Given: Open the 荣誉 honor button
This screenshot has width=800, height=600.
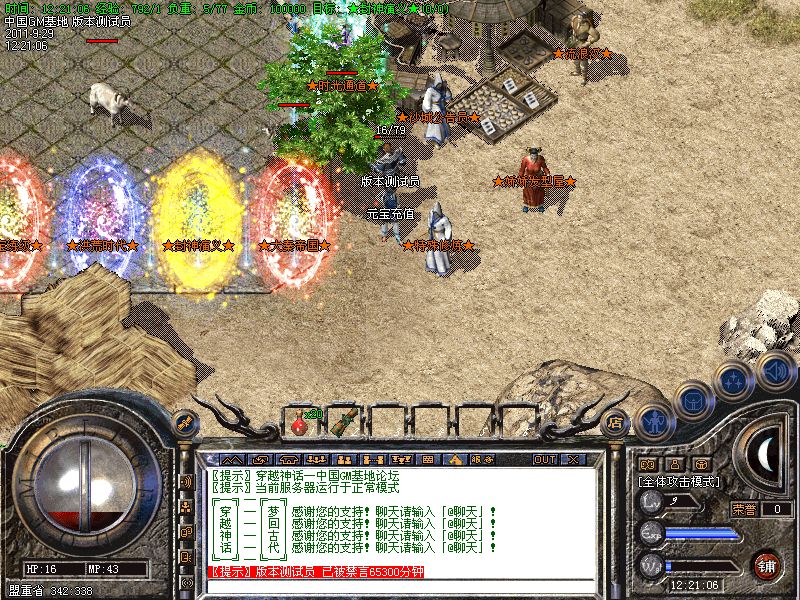Looking at the screenshot, I should pos(744,508).
